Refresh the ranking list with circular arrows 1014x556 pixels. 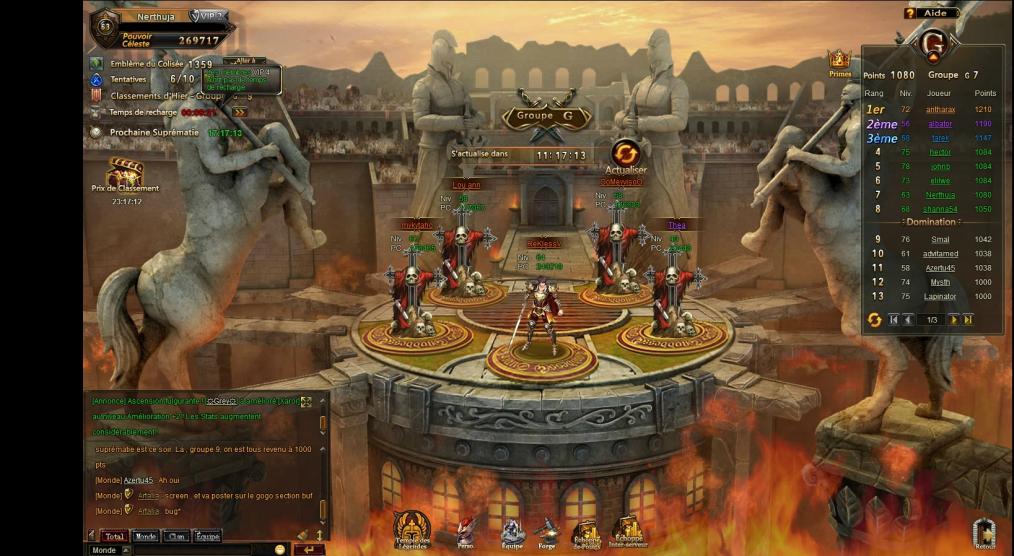coord(874,319)
